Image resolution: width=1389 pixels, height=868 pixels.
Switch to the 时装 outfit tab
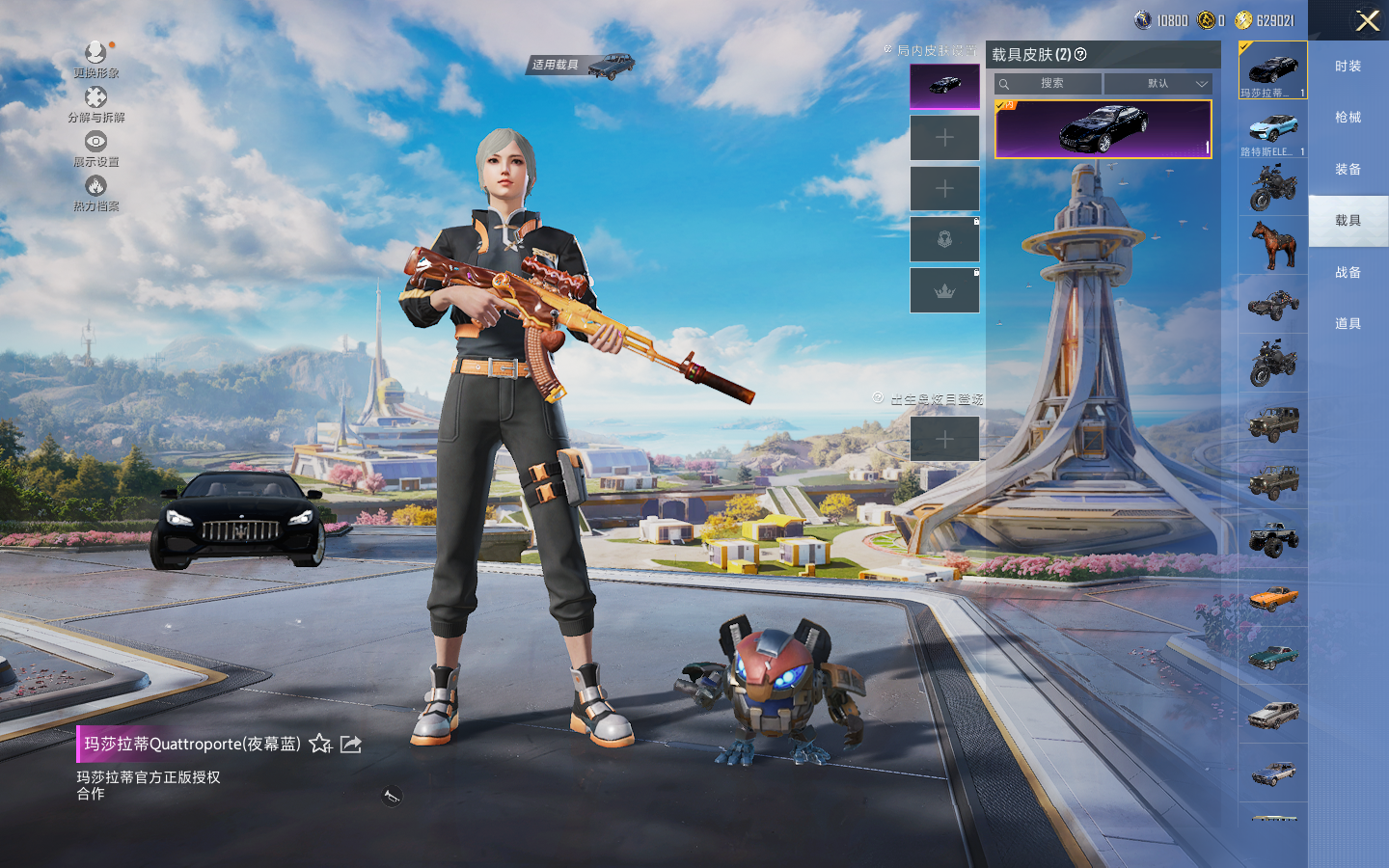click(x=1348, y=67)
